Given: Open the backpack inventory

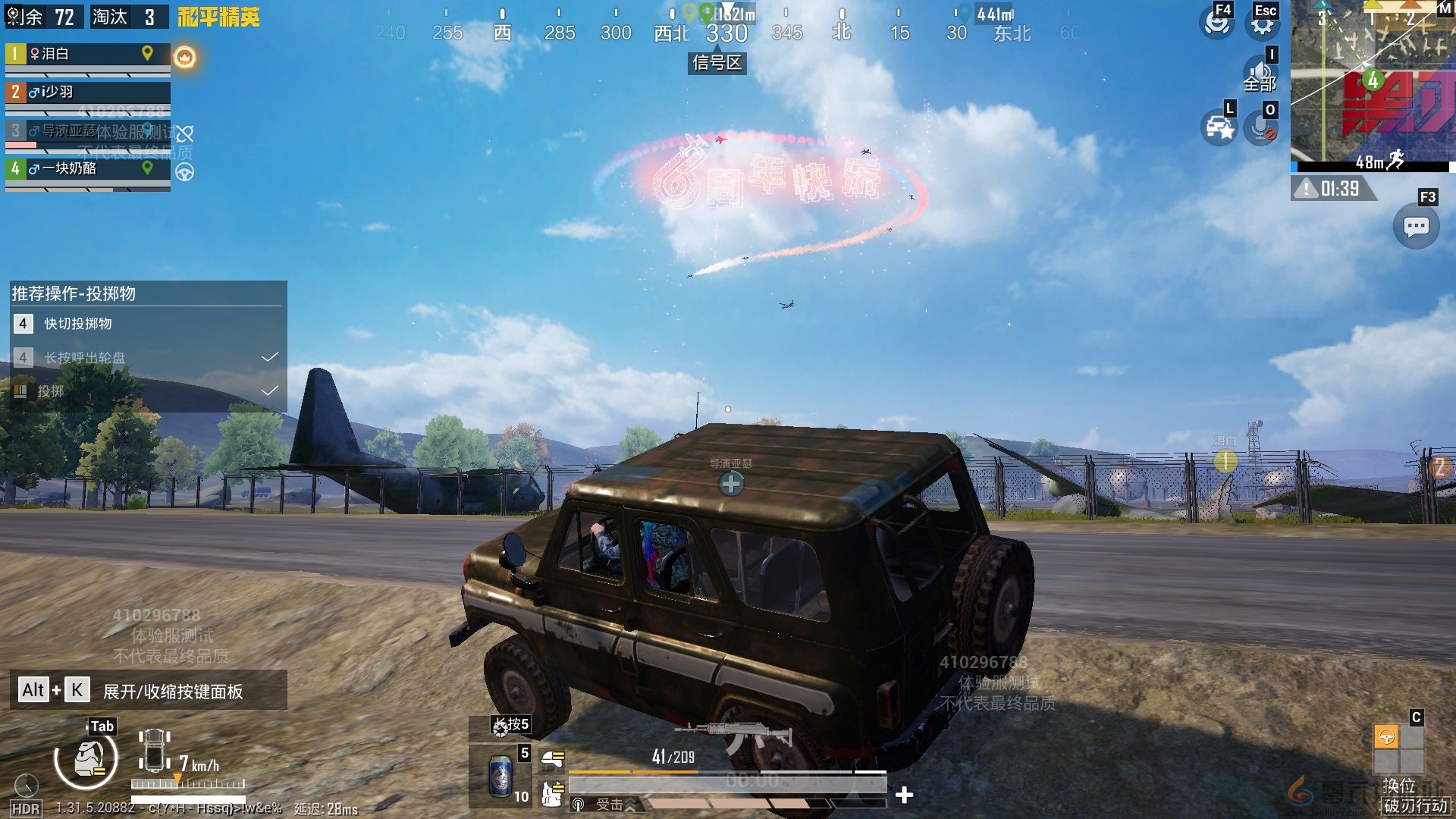Looking at the screenshot, I should coord(86,758).
